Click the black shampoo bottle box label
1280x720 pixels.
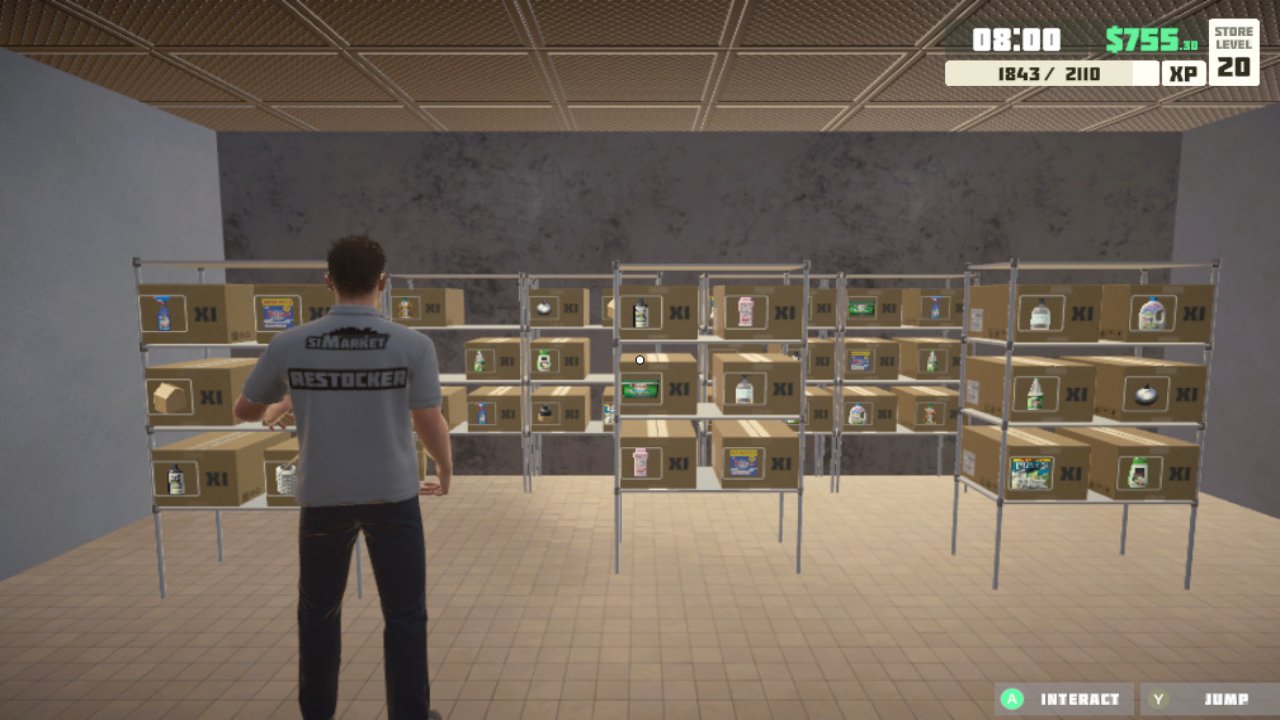click(640, 312)
